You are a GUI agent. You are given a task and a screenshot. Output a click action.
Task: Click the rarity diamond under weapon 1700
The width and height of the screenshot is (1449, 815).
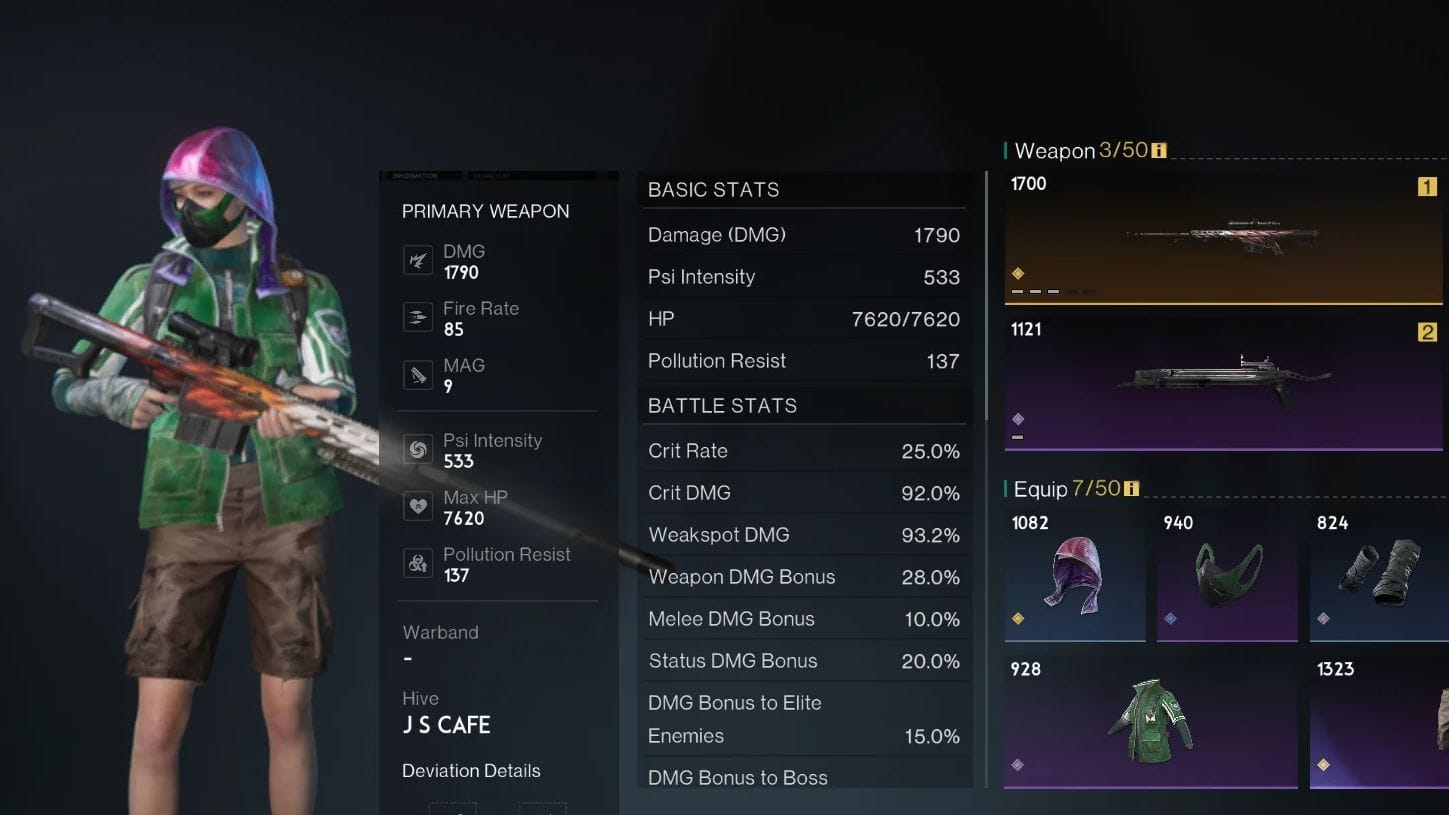click(x=1019, y=270)
